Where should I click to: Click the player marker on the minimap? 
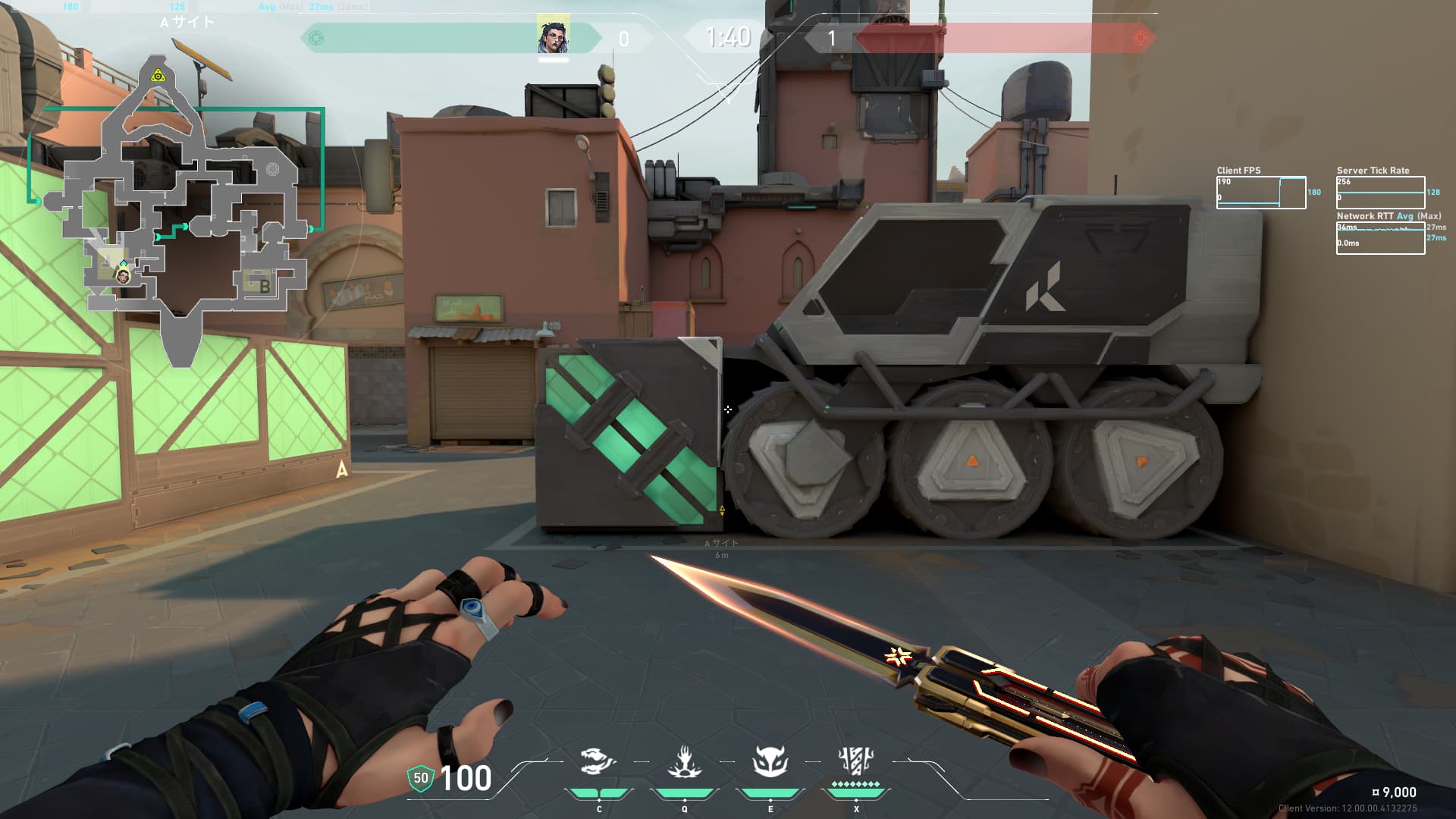point(124,277)
